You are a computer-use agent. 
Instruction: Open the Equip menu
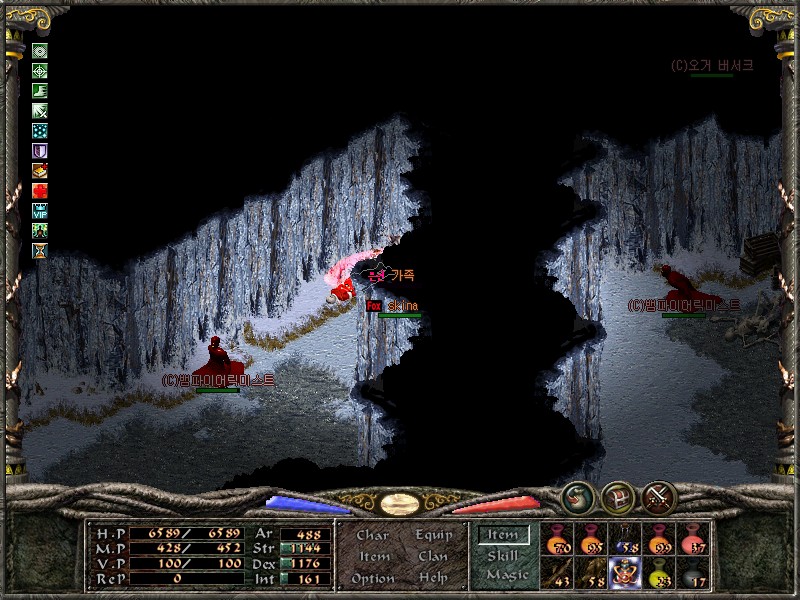pyautogui.click(x=433, y=535)
